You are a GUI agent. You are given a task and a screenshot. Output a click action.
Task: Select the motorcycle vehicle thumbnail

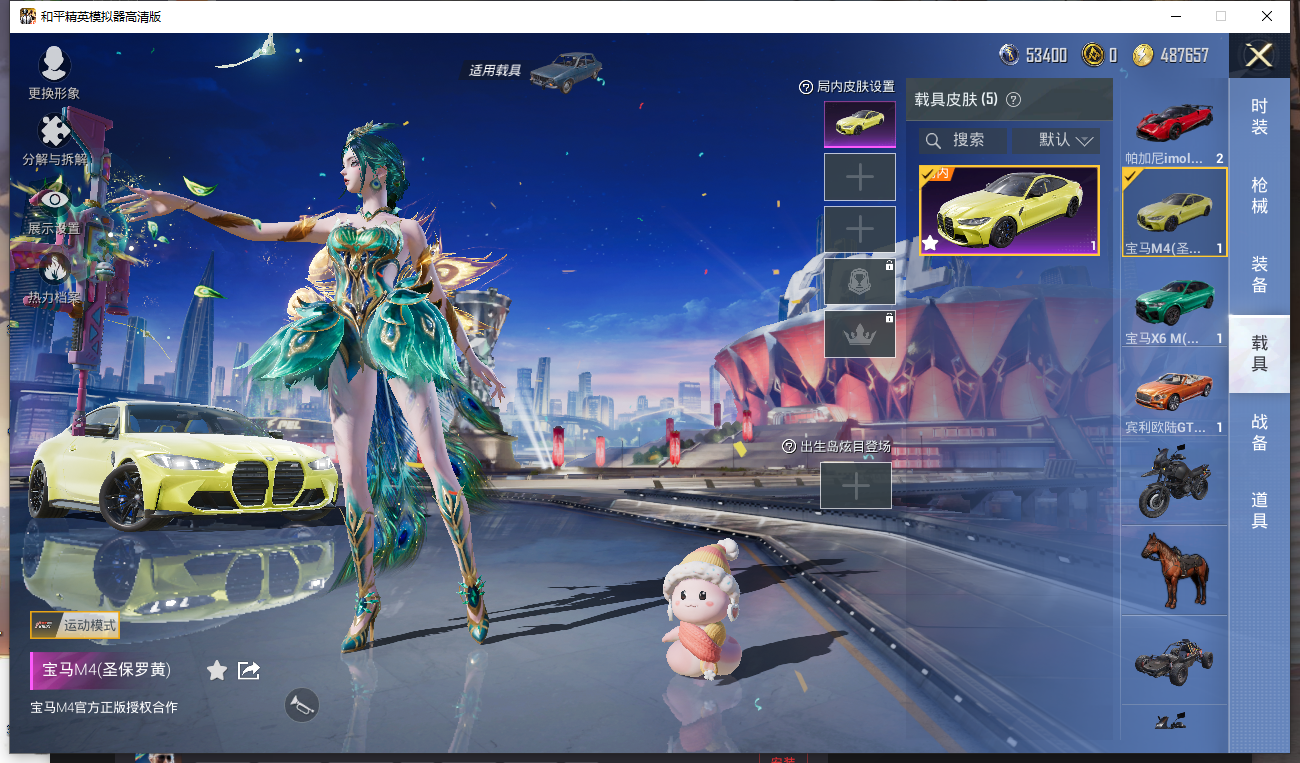[1174, 481]
